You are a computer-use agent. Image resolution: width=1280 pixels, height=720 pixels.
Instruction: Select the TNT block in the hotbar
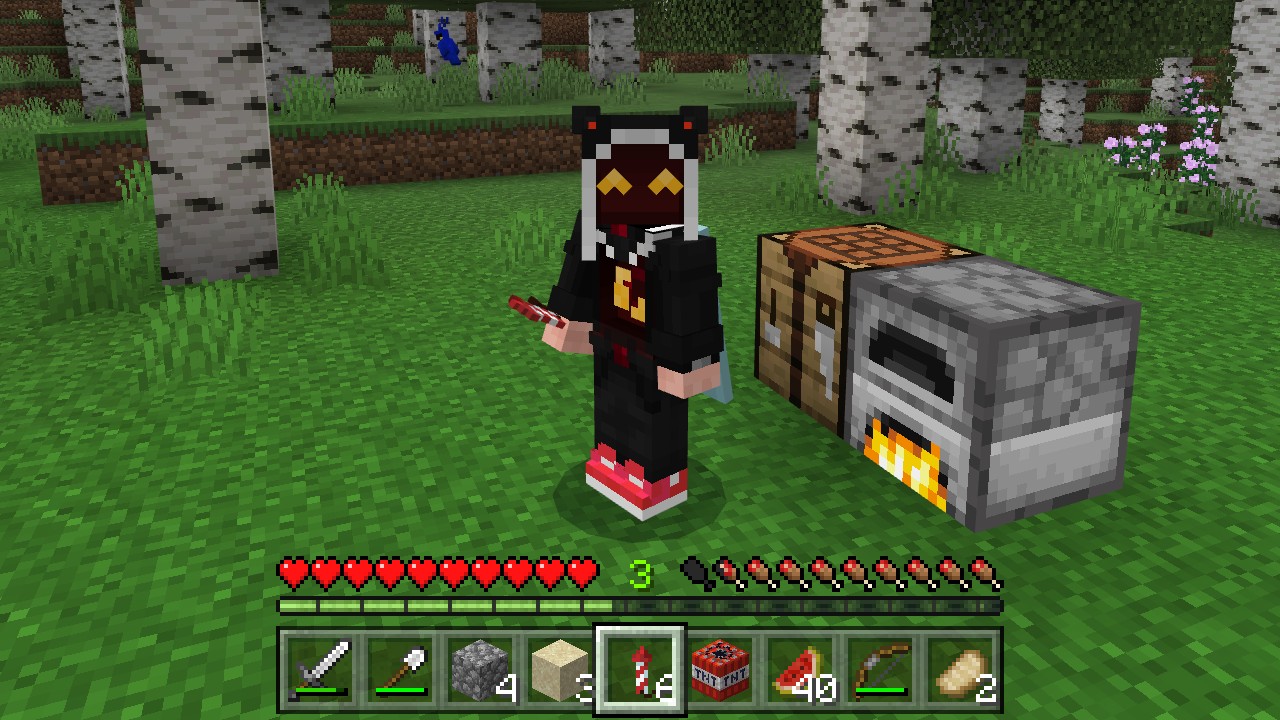(721, 668)
